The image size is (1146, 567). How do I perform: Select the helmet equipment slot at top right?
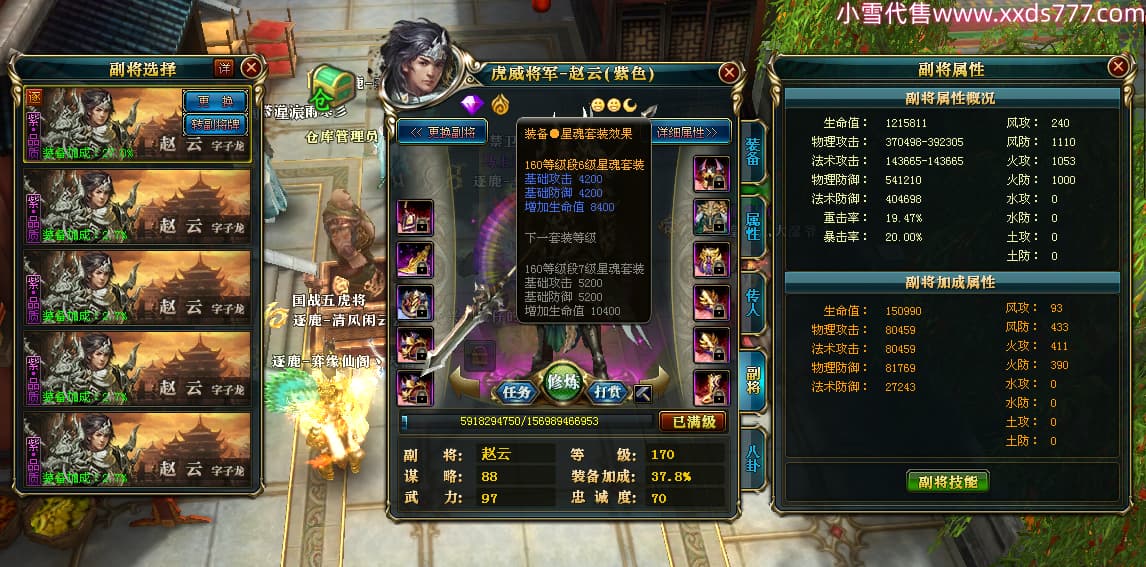(712, 174)
